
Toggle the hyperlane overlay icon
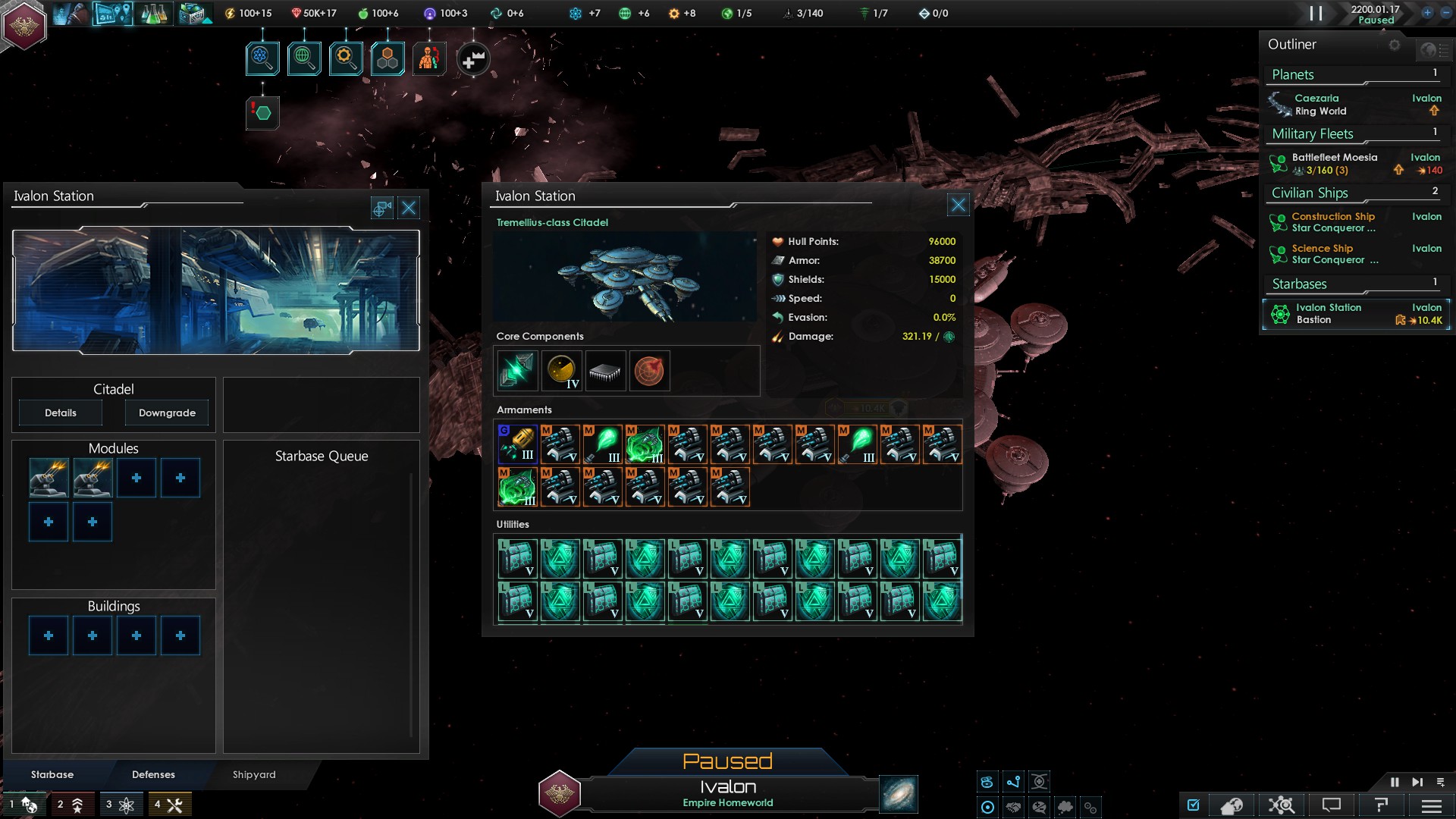(x=1014, y=781)
